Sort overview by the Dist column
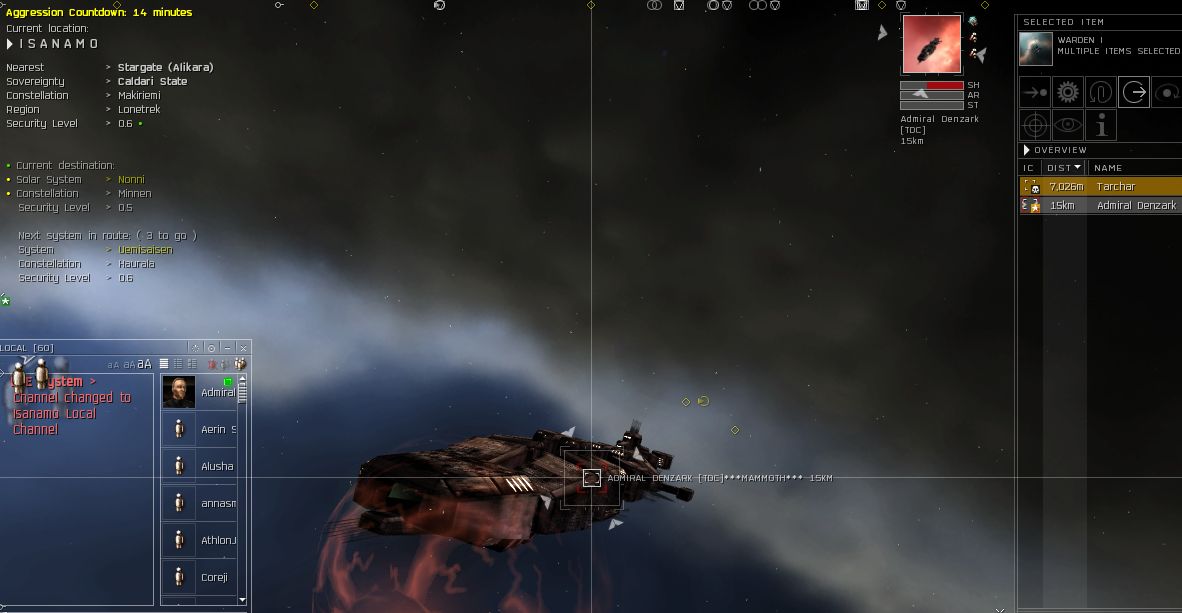The image size is (1182, 613). click(1063, 168)
